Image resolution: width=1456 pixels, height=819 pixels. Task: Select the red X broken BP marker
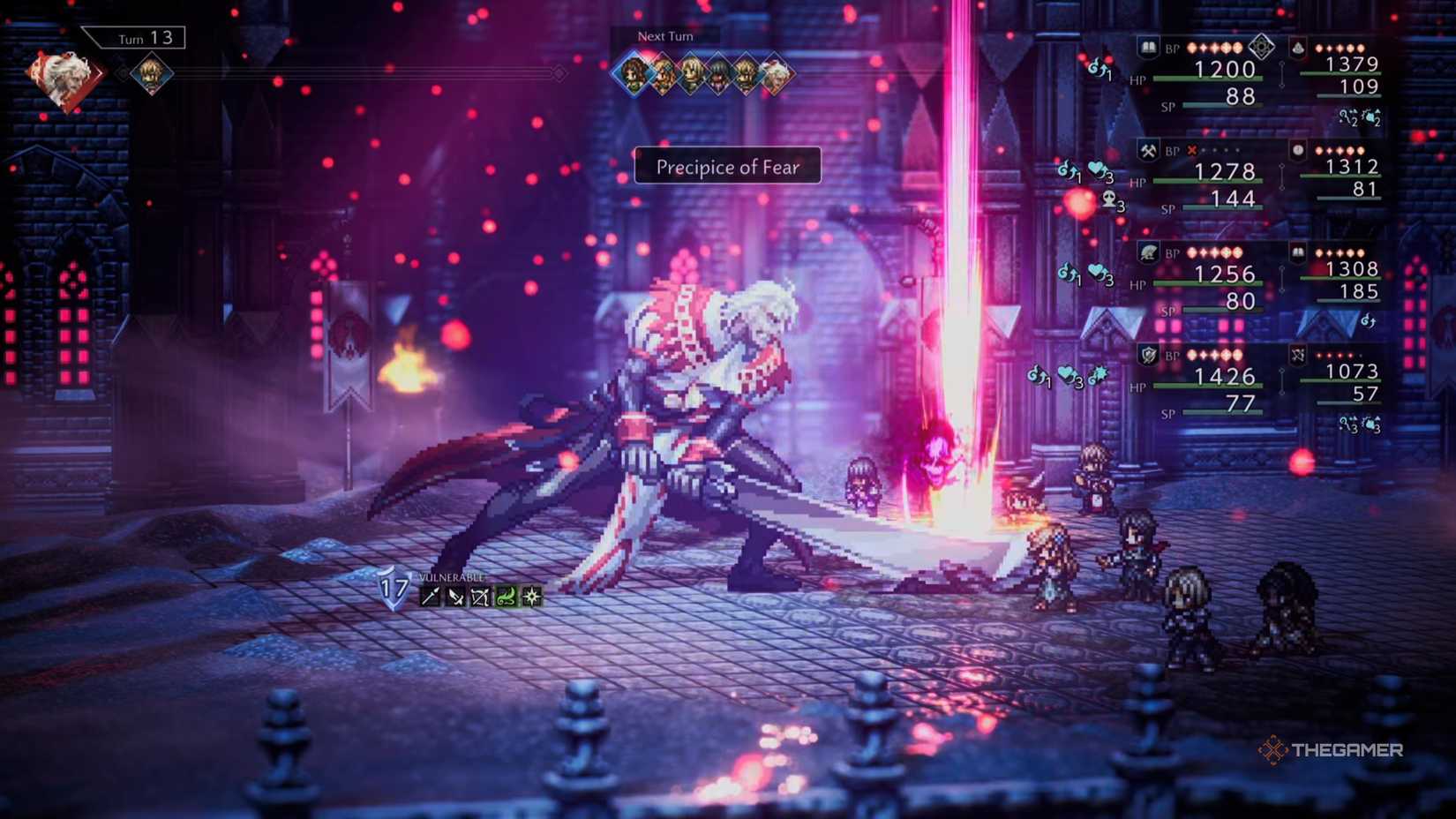click(x=1192, y=150)
